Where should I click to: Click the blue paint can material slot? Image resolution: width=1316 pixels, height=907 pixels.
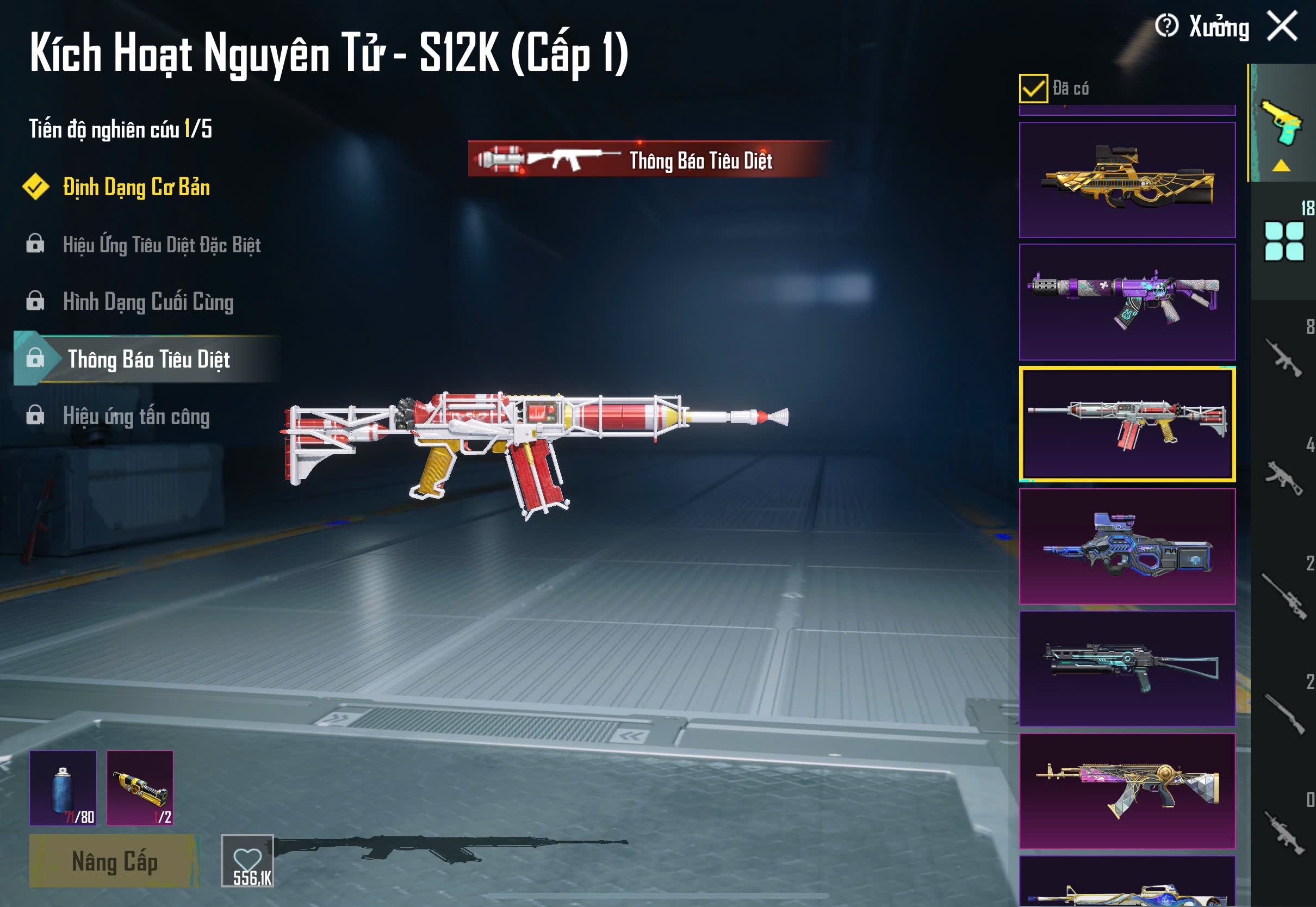click(63, 788)
